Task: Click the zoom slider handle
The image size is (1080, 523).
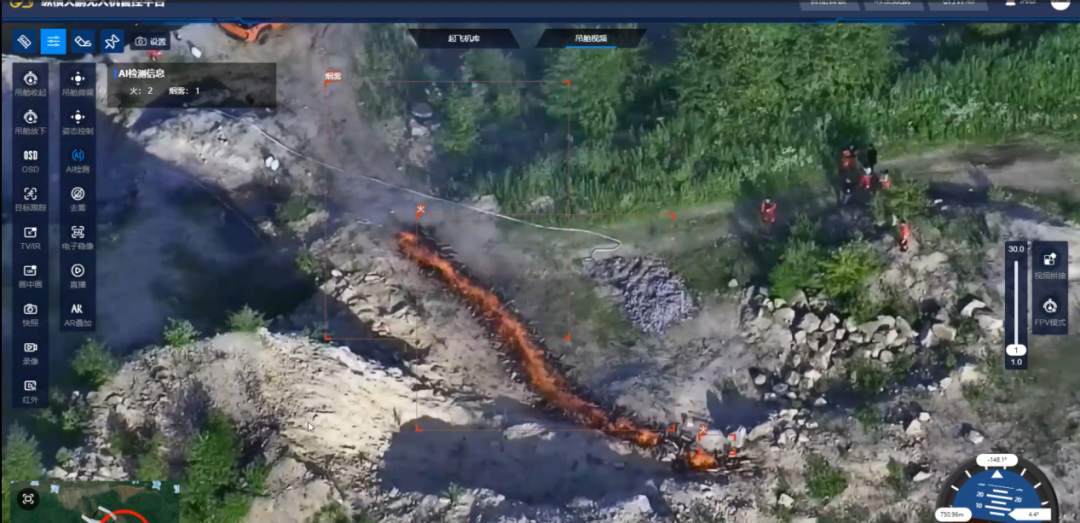Action: tap(1016, 350)
